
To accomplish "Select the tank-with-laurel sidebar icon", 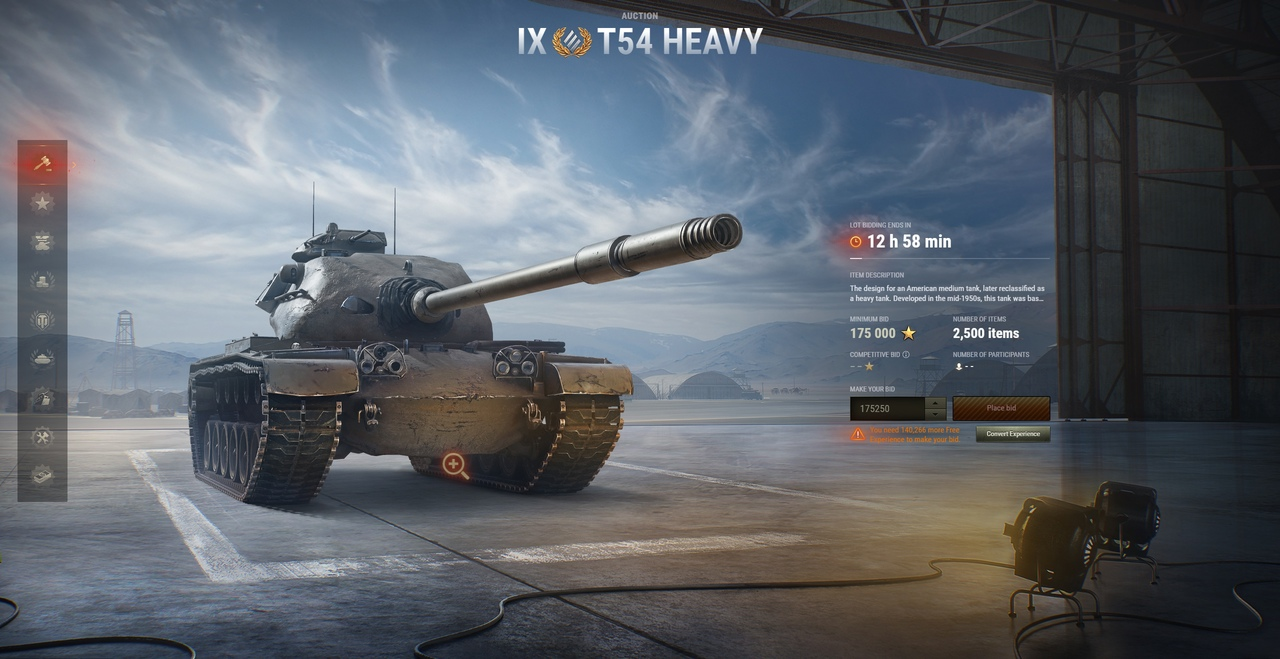I will 42,358.
